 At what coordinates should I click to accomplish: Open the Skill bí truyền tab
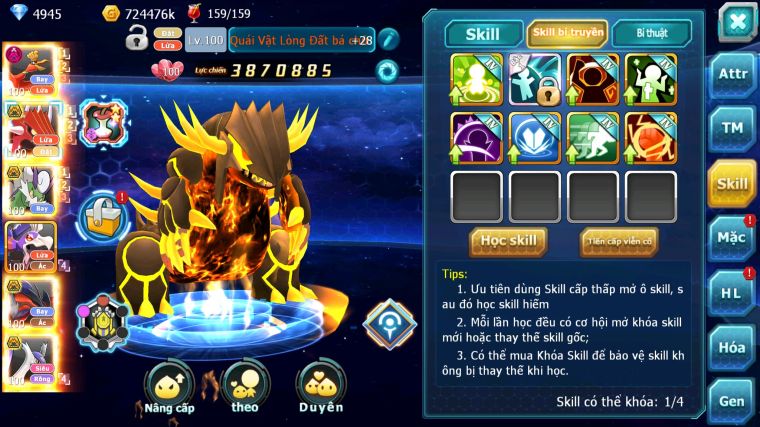pyautogui.click(x=567, y=34)
